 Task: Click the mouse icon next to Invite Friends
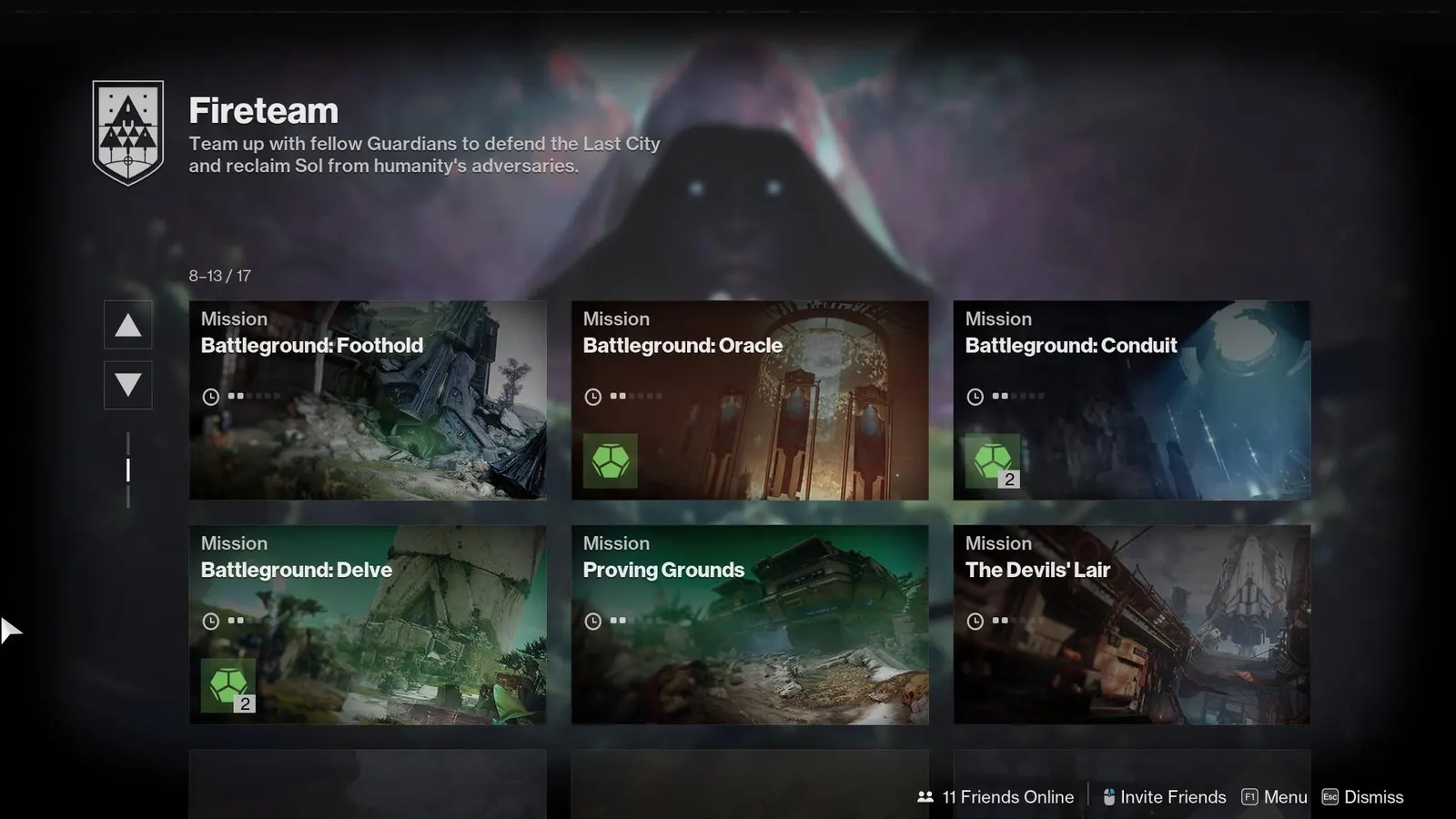click(x=1107, y=796)
